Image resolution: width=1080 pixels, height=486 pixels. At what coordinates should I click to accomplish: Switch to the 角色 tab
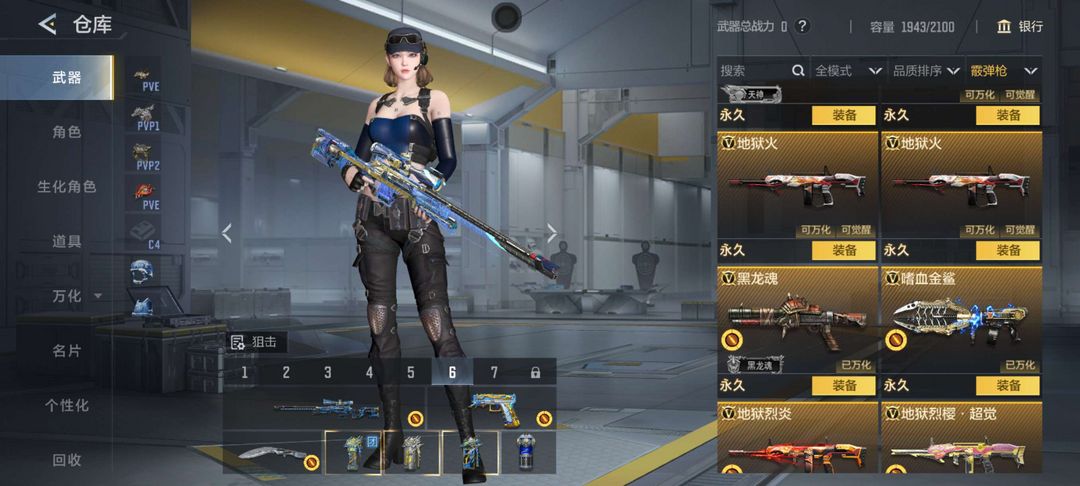[66, 132]
